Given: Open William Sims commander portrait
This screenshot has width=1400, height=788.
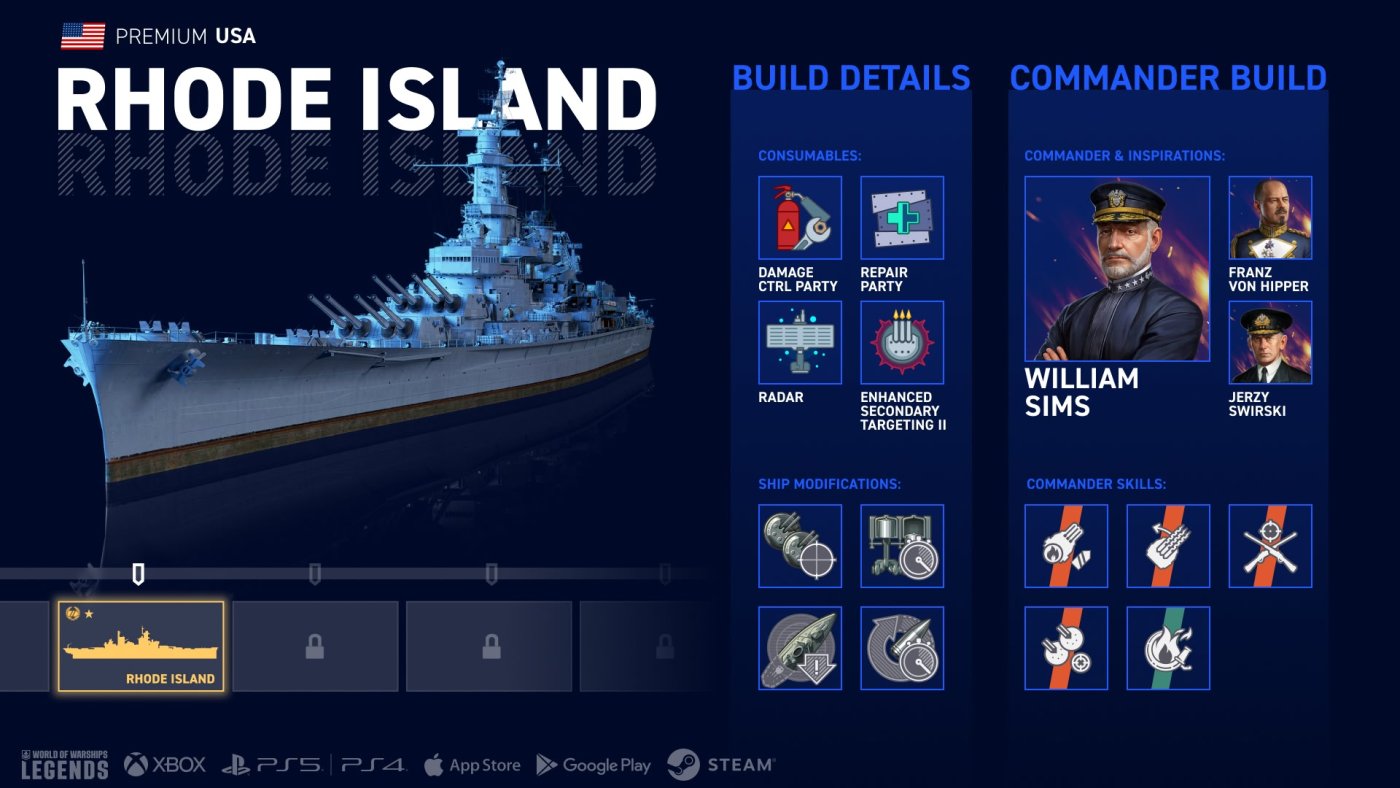Looking at the screenshot, I should click(x=1117, y=269).
